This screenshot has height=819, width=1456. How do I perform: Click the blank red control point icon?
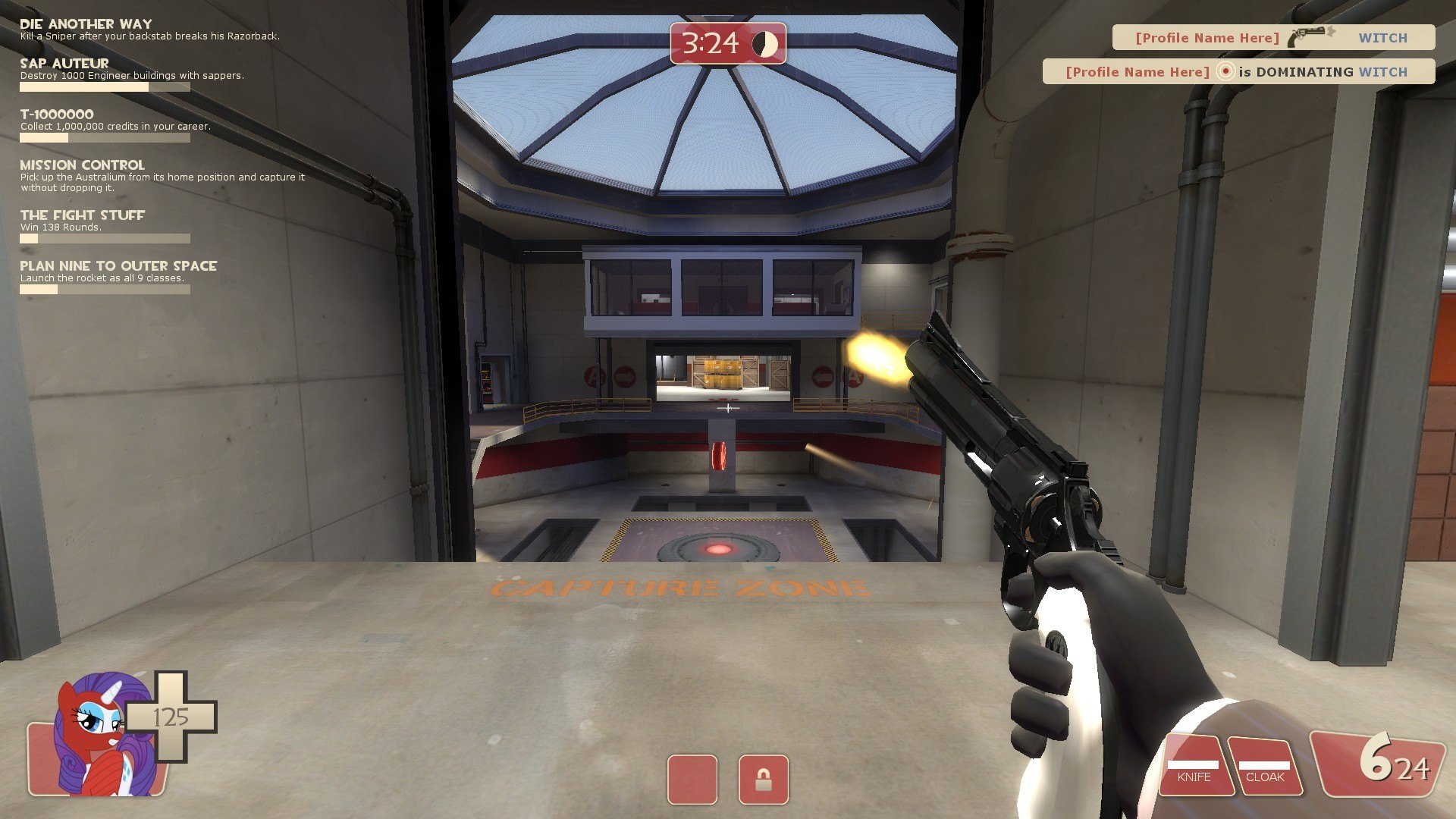[x=692, y=780]
